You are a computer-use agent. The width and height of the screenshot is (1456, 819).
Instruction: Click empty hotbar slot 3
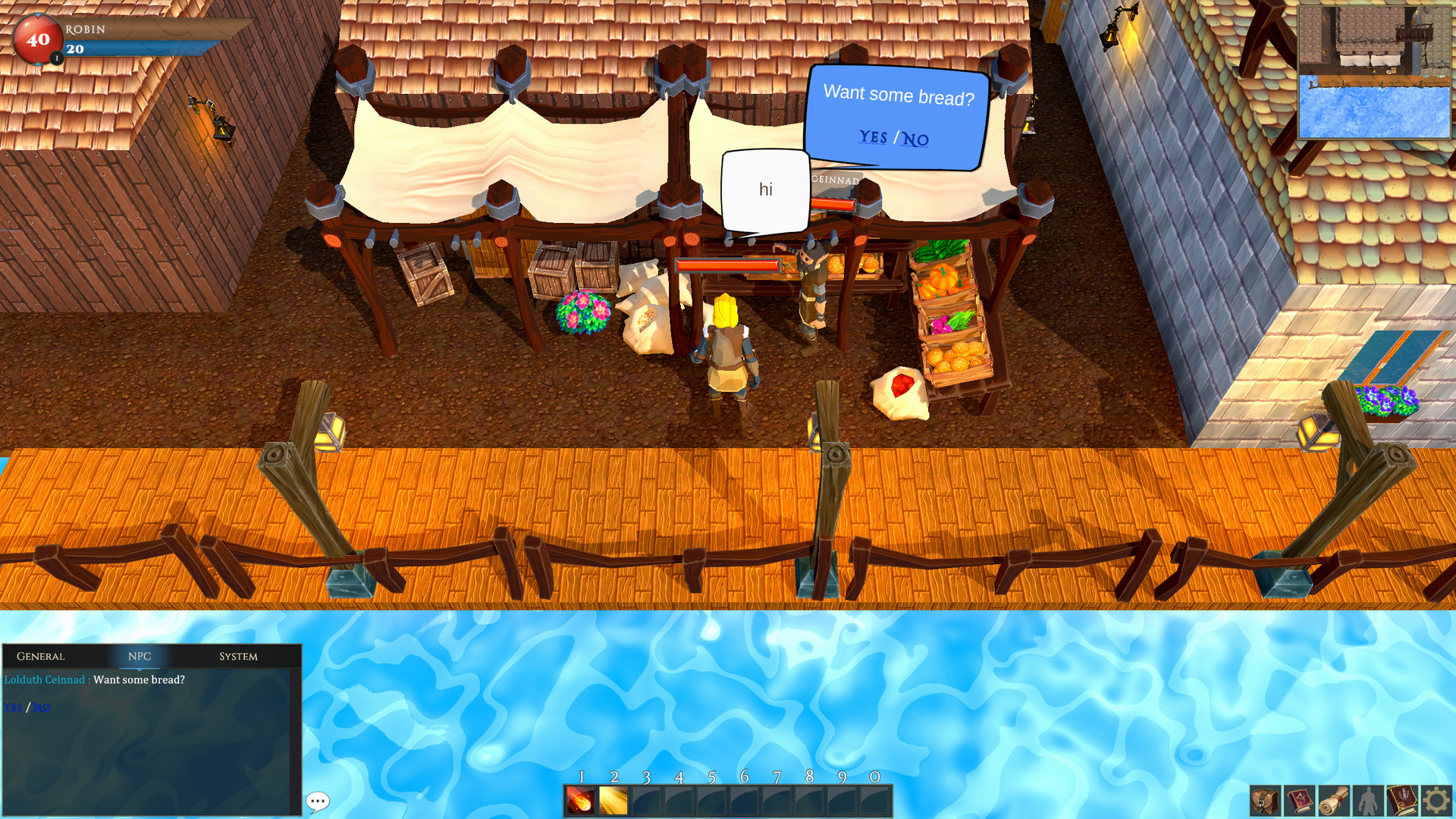click(x=647, y=799)
